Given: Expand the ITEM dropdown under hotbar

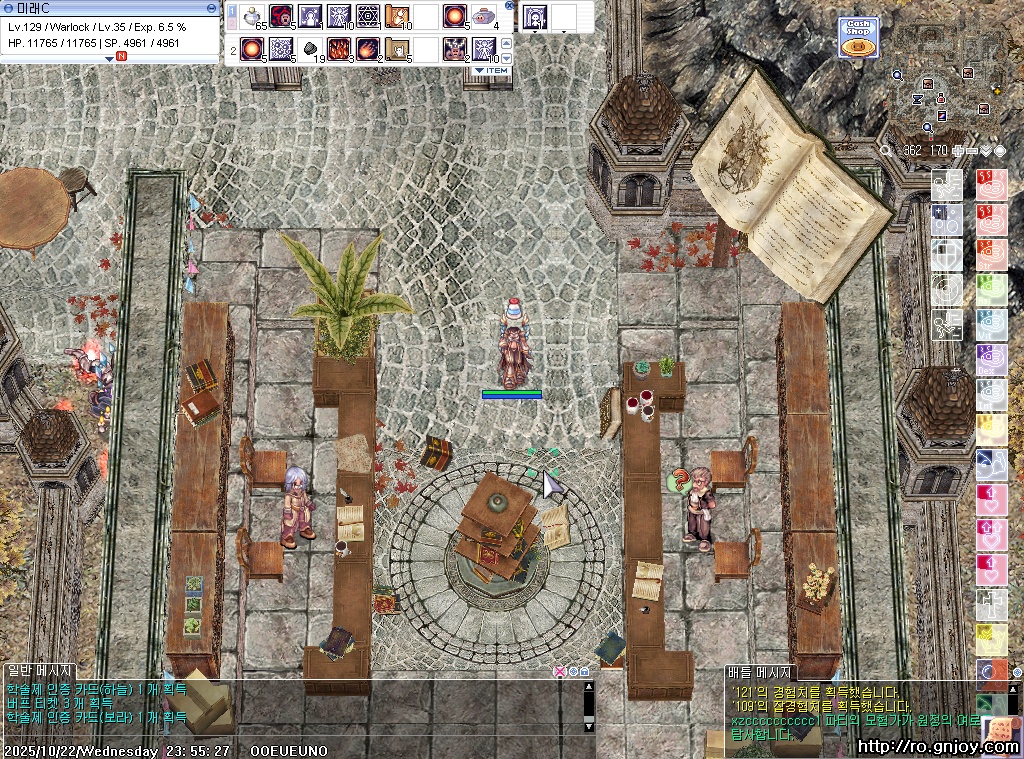Looking at the screenshot, I should (x=491, y=71).
